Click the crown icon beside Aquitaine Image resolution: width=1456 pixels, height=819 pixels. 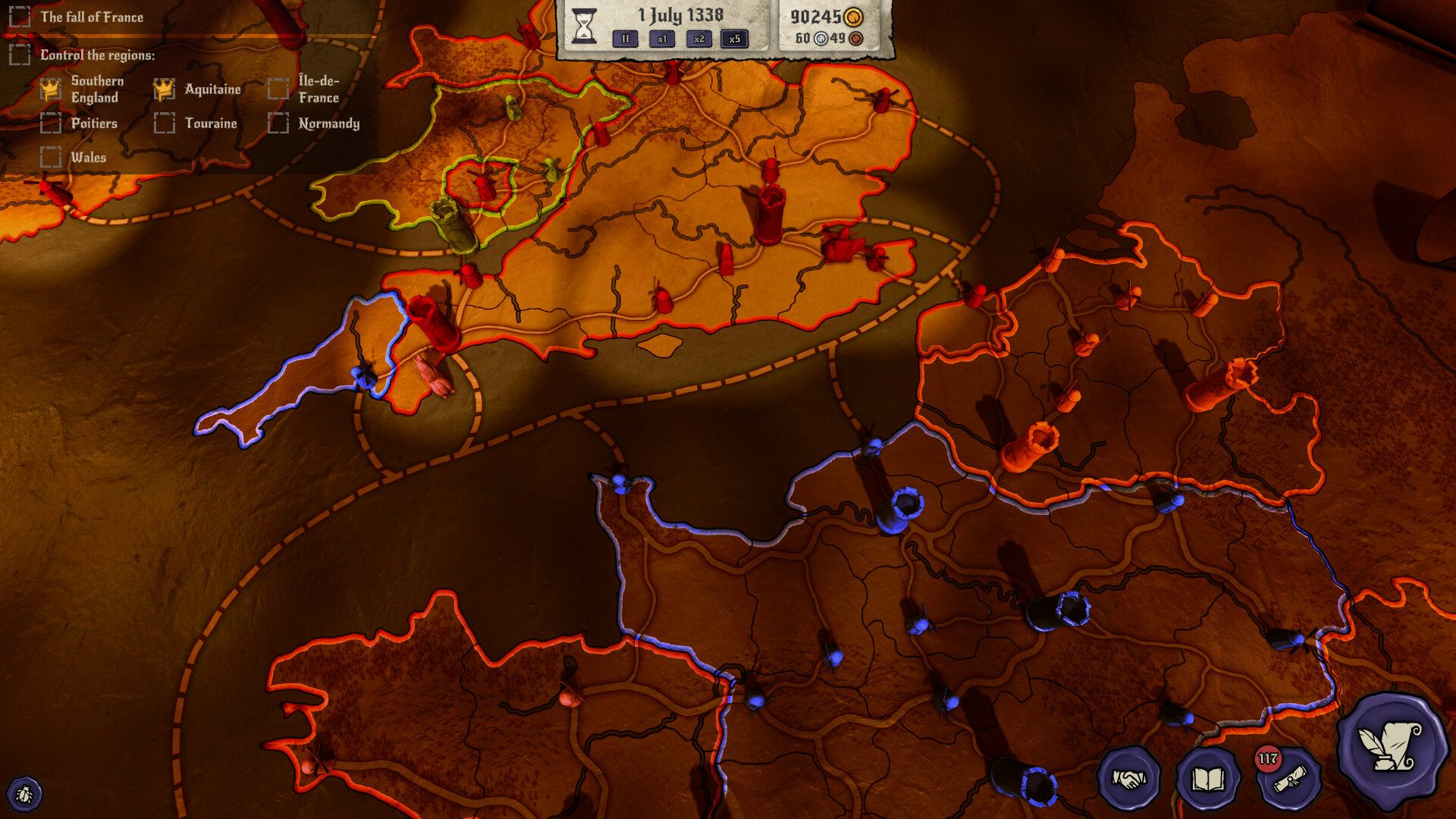tap(163, 89)
